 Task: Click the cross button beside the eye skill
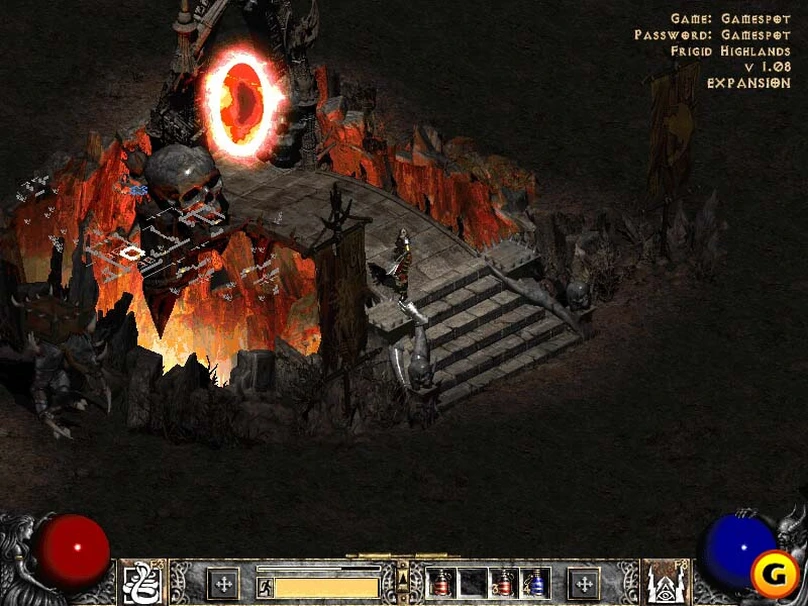coord(583,583)
